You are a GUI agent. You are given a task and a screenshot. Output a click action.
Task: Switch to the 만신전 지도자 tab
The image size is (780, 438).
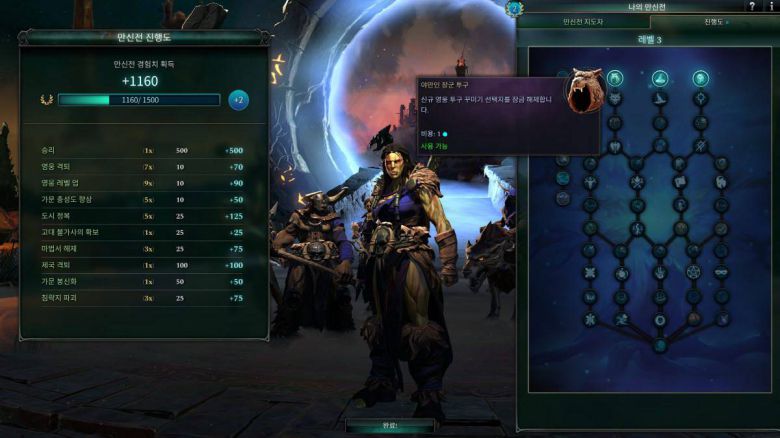click(x=583, y=21)
